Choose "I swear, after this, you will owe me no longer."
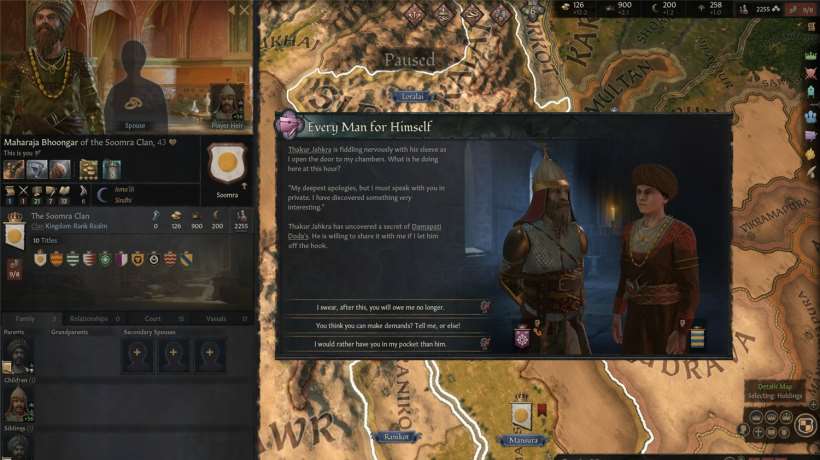The height and width of the screenshot is (460, 820). tap(383, 308)
